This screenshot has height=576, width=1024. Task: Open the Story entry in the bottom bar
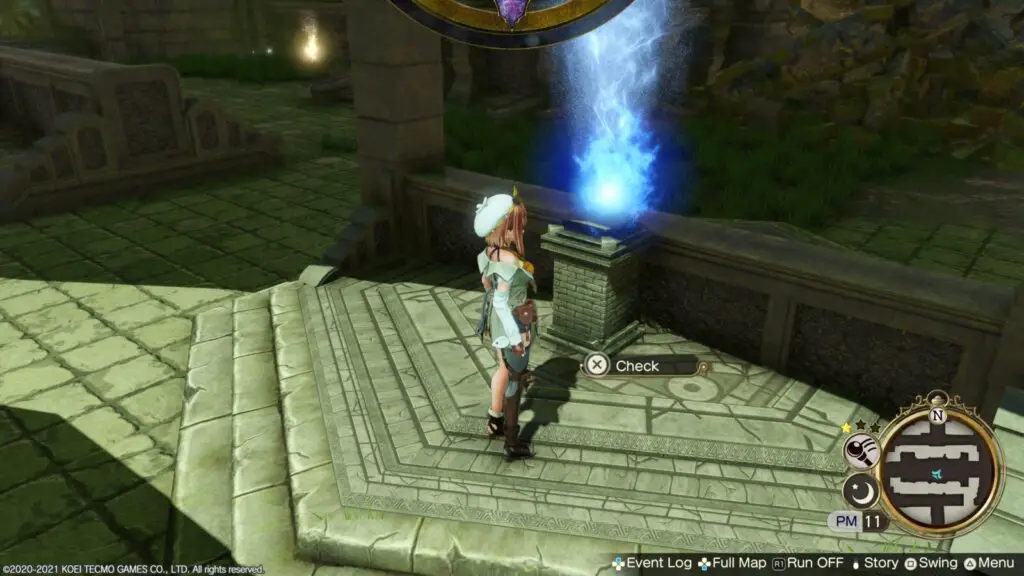pyautogui.click(x=876, y=563)
